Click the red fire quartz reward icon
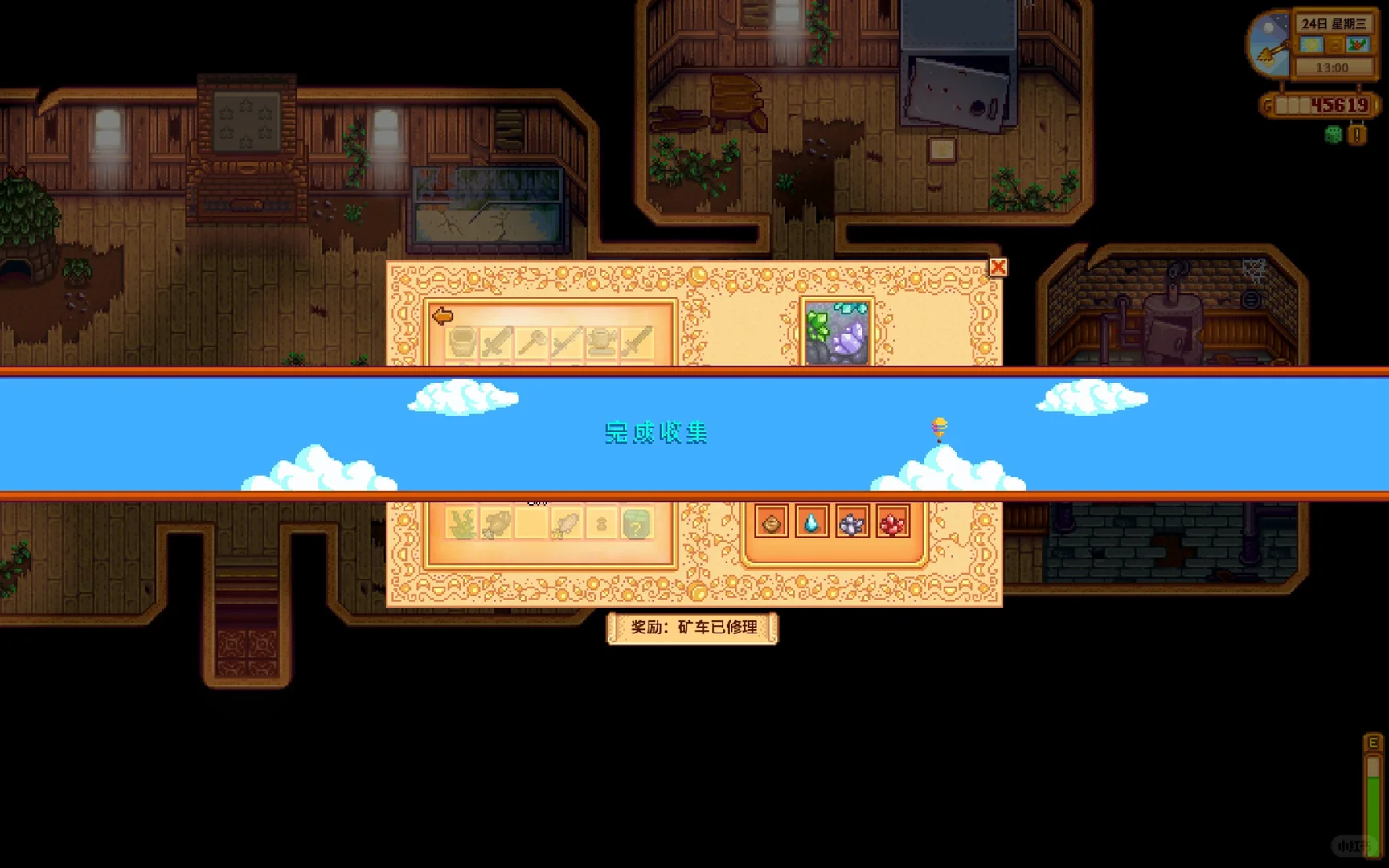 [x=892, y=525]
